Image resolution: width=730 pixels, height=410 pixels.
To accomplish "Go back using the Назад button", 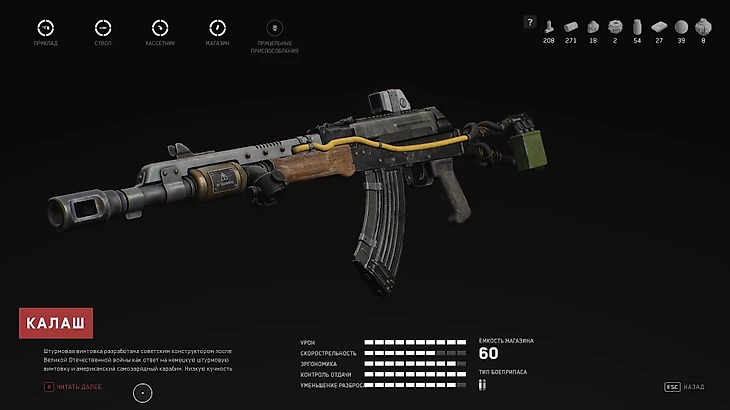I will (686, 386).
